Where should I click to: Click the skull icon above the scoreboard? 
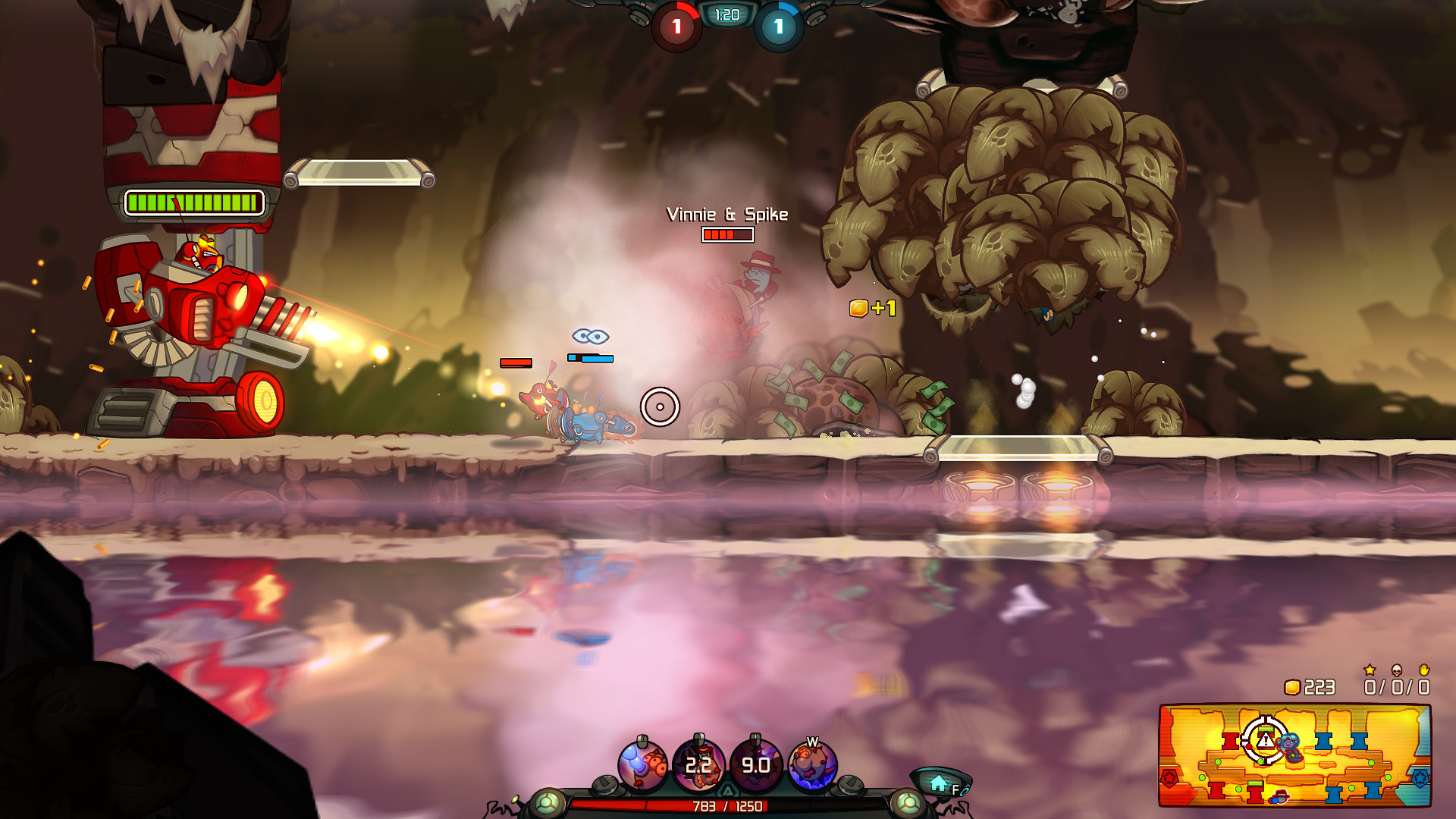(1397, 670)
